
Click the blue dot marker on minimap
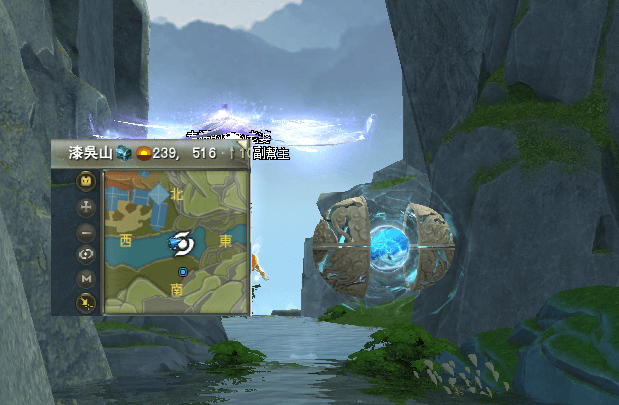tap(183, 272)
